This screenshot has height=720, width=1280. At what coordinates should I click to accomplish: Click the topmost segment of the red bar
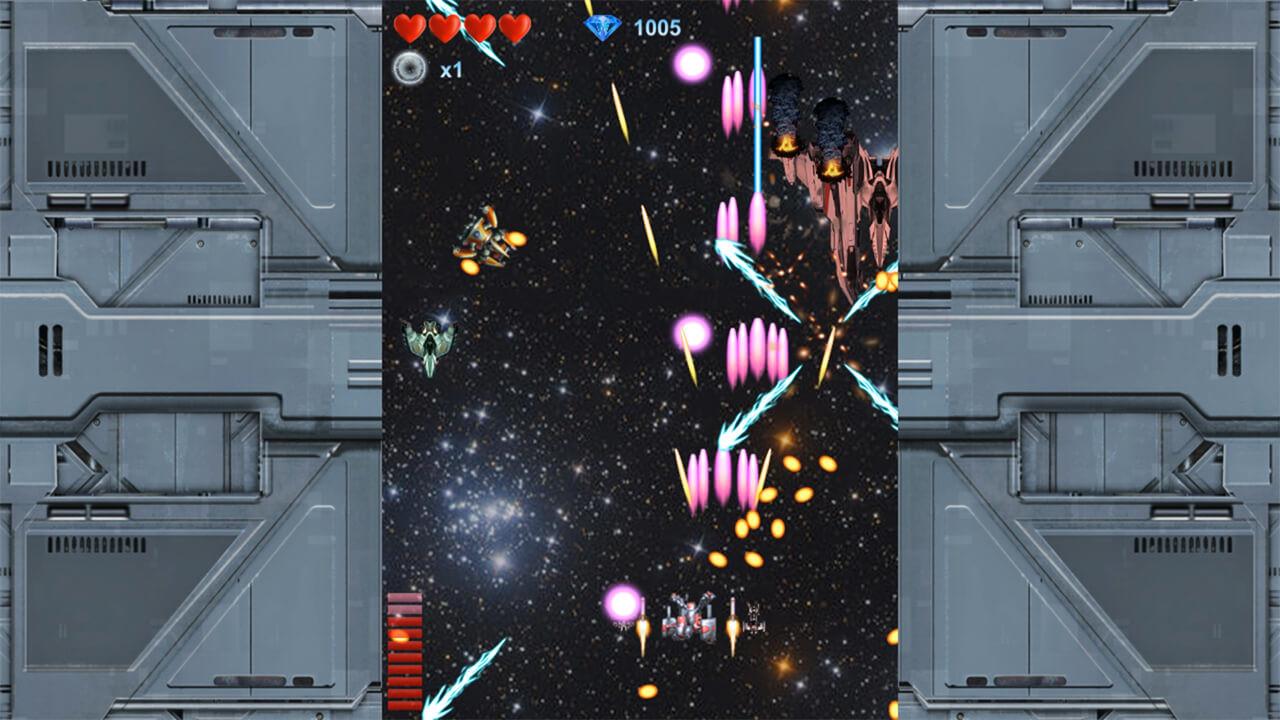coord(403,597)
